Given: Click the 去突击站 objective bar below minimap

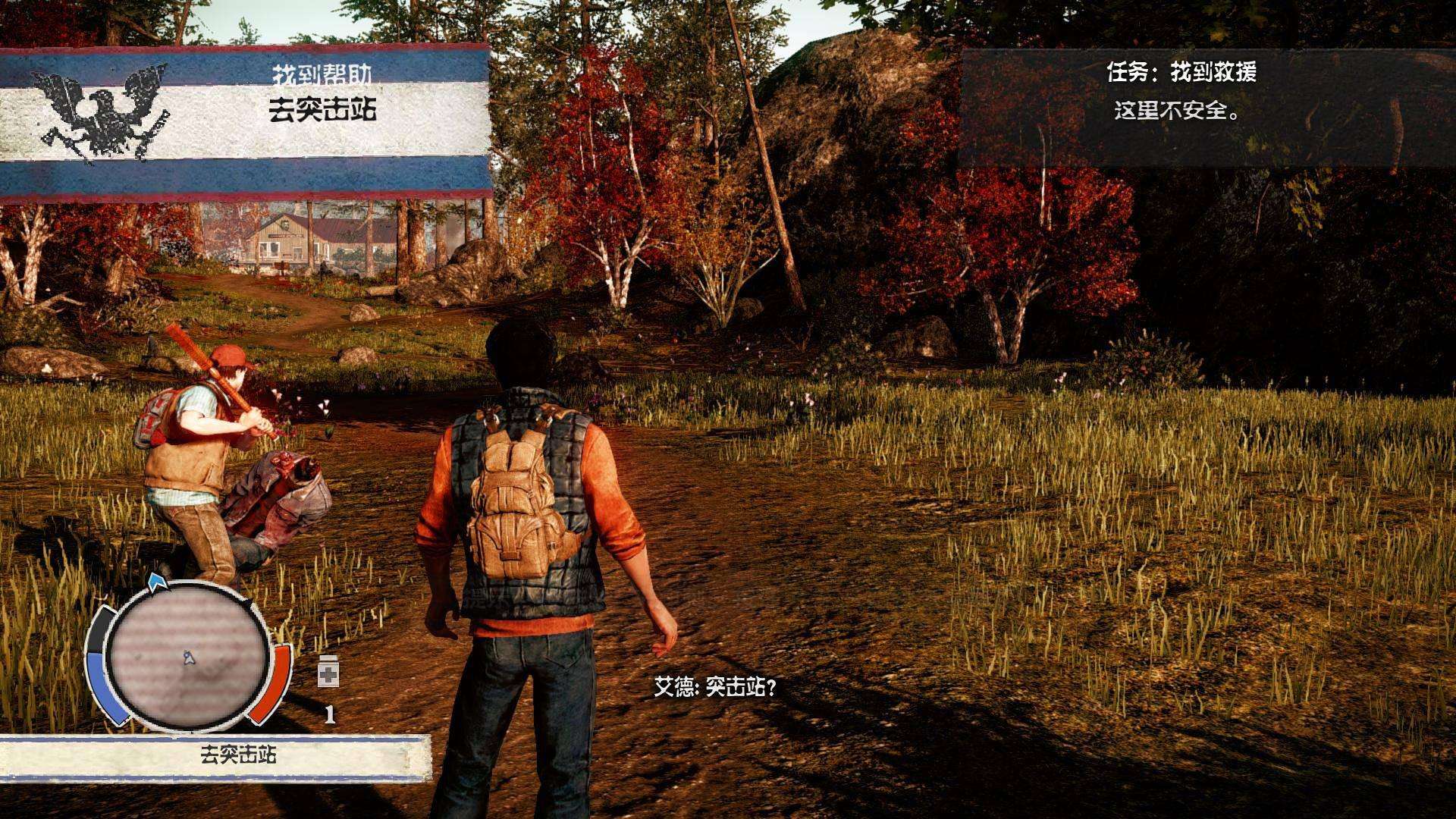Looking at the screenshot, I should (216, 756).
